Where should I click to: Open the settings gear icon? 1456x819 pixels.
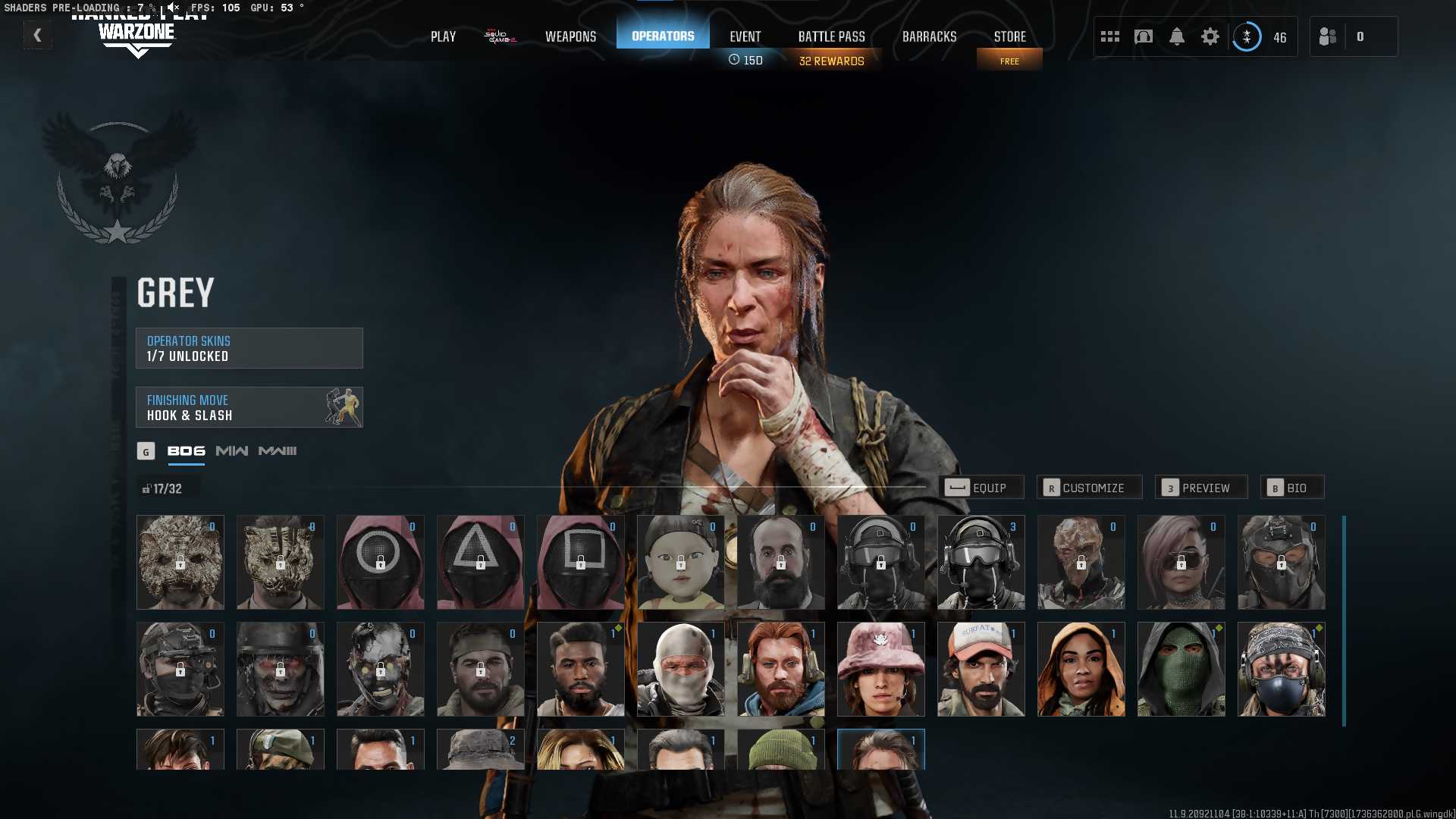tap(1210, 36)
